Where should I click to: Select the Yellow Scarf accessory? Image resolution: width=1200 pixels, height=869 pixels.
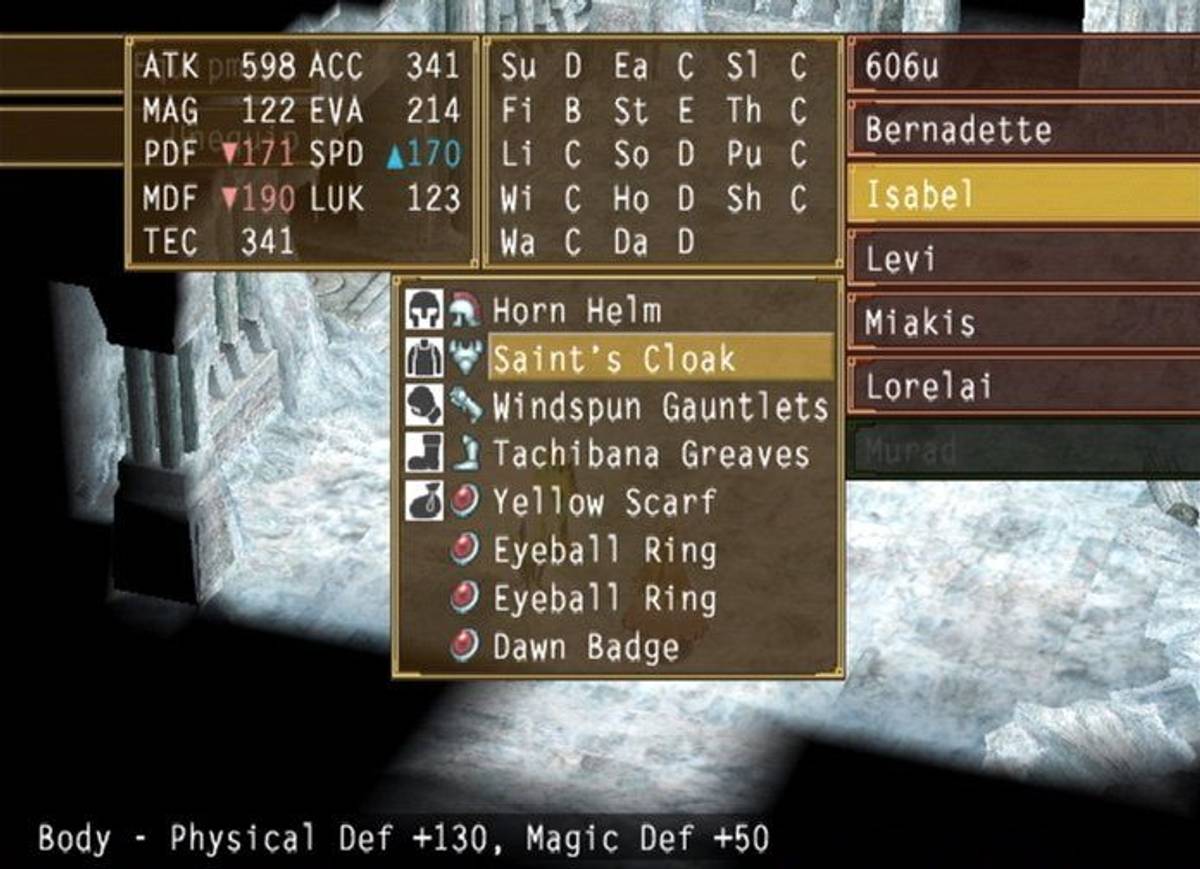tap(604, 502)
